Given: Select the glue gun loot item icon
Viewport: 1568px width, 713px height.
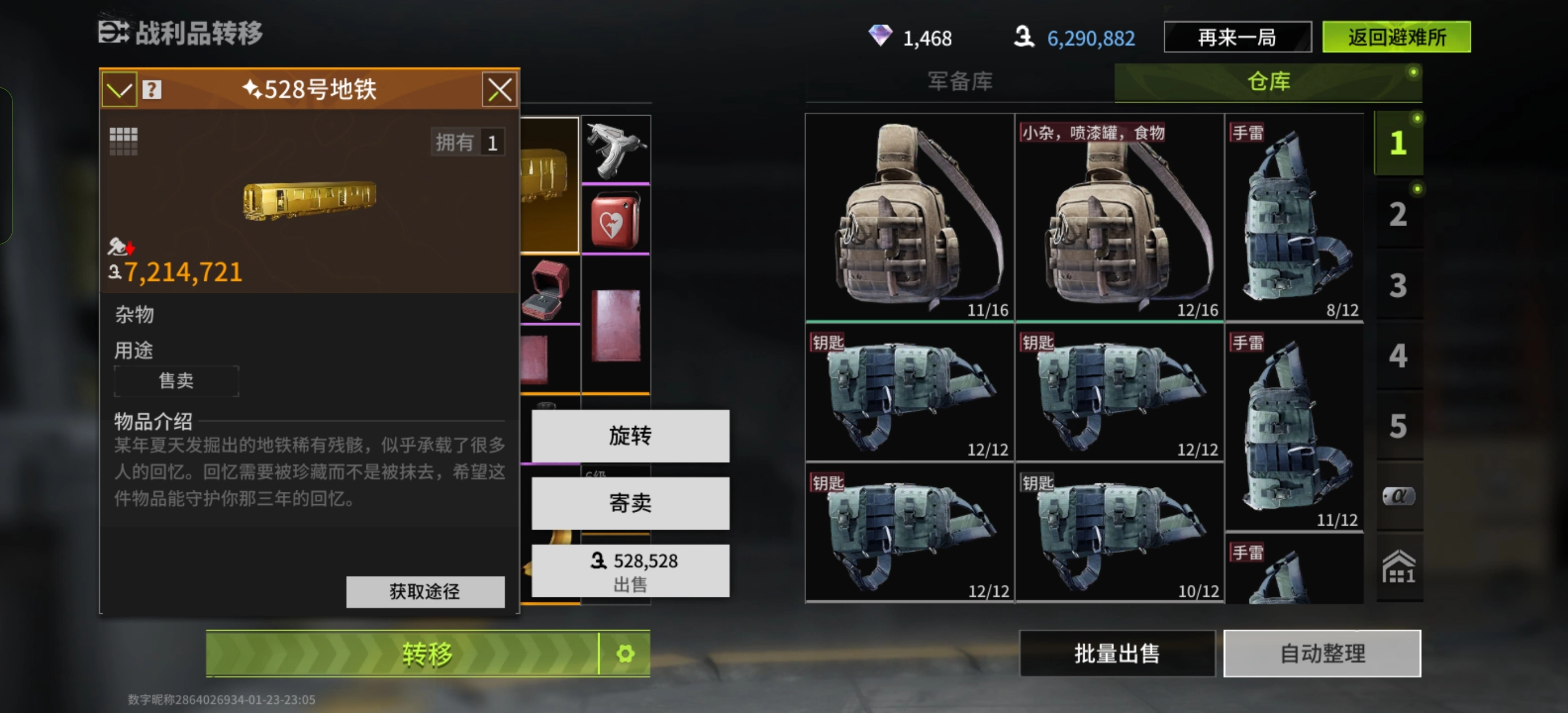Looking at the screenshot, I should coord(616,148).
